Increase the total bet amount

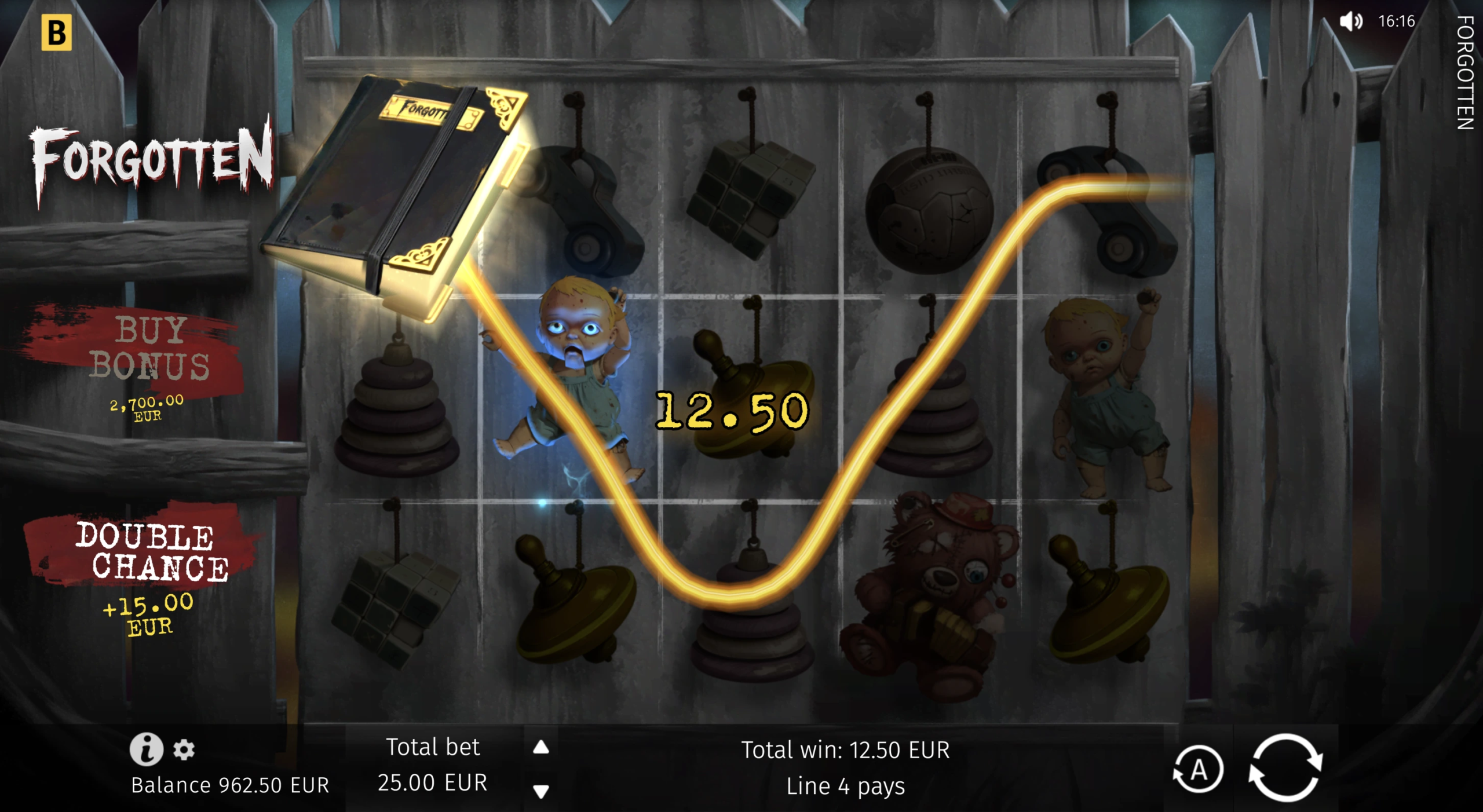click(x=540, y=747)
